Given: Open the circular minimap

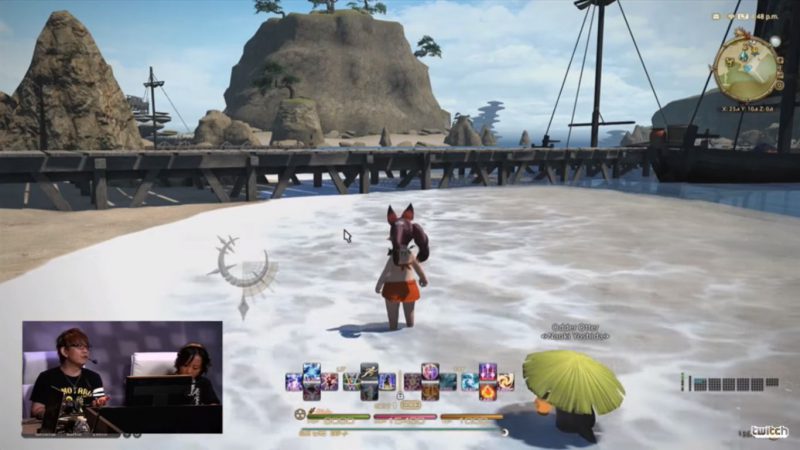Looking at the screenshot, I should click(x=745, y=64).
